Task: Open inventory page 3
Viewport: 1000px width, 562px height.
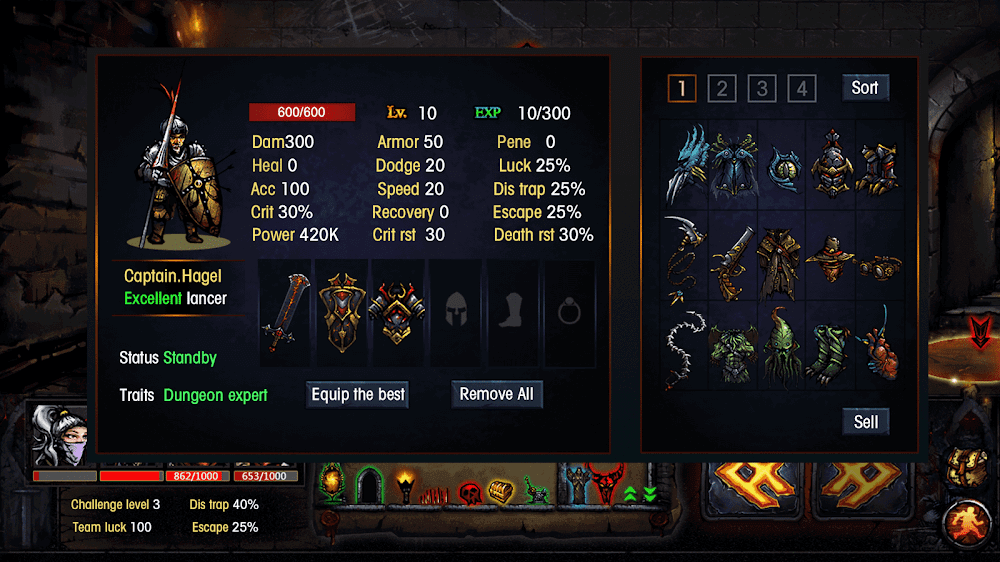Action: (761, 89)
